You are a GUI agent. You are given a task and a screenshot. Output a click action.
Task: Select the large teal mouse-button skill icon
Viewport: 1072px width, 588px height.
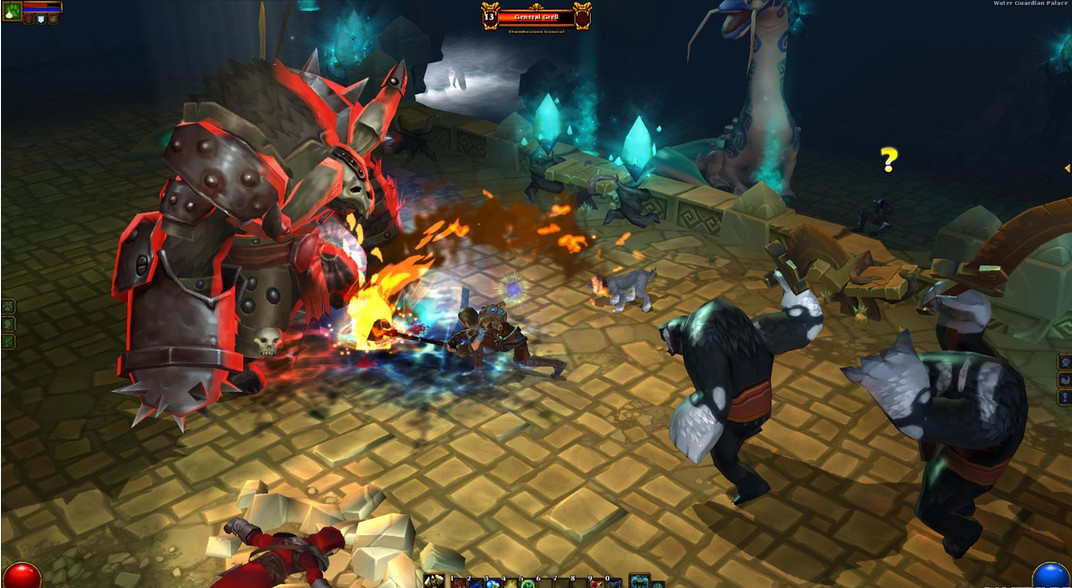pyautogui.click(x=638, y=581)
